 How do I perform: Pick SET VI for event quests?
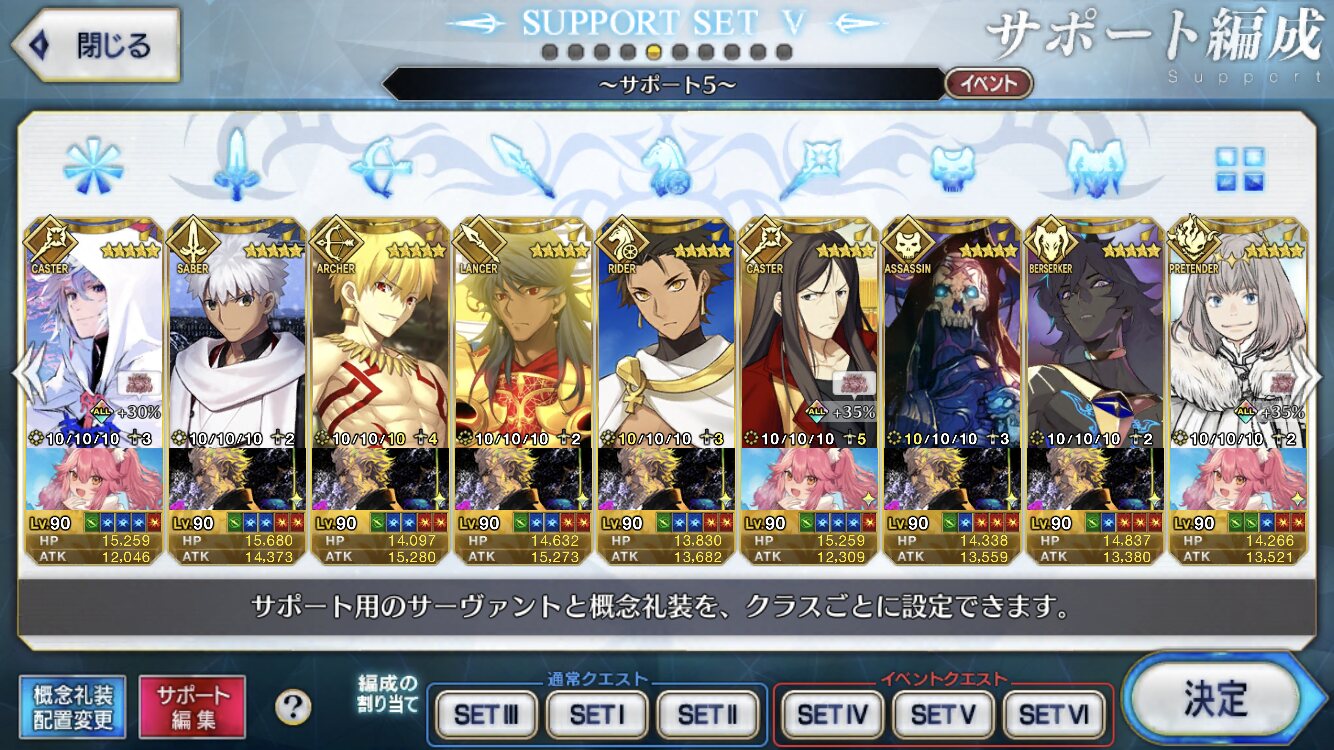pyautogui.click(x=1053, y=714)
